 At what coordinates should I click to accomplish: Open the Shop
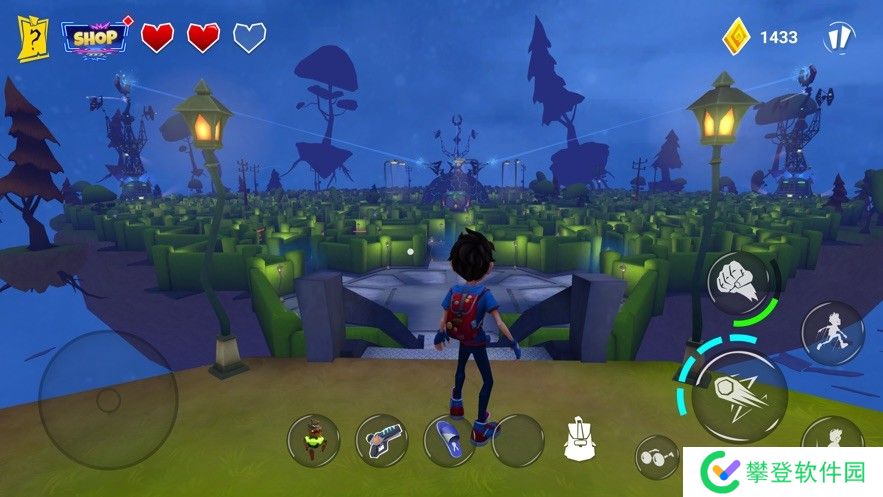pos(96,38)
